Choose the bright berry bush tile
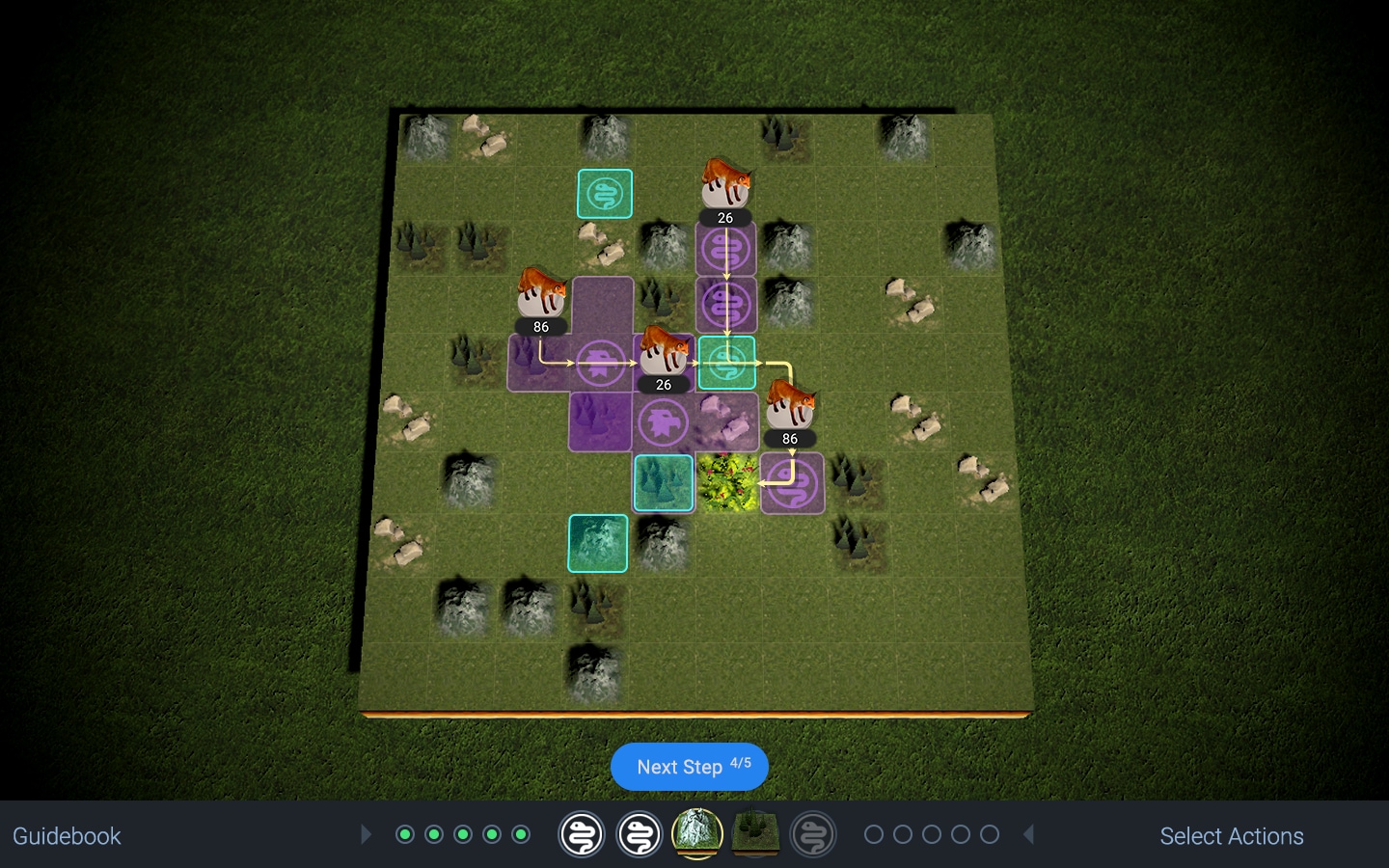The width and height of the screenshot is (1389, 868). point(727,482)
